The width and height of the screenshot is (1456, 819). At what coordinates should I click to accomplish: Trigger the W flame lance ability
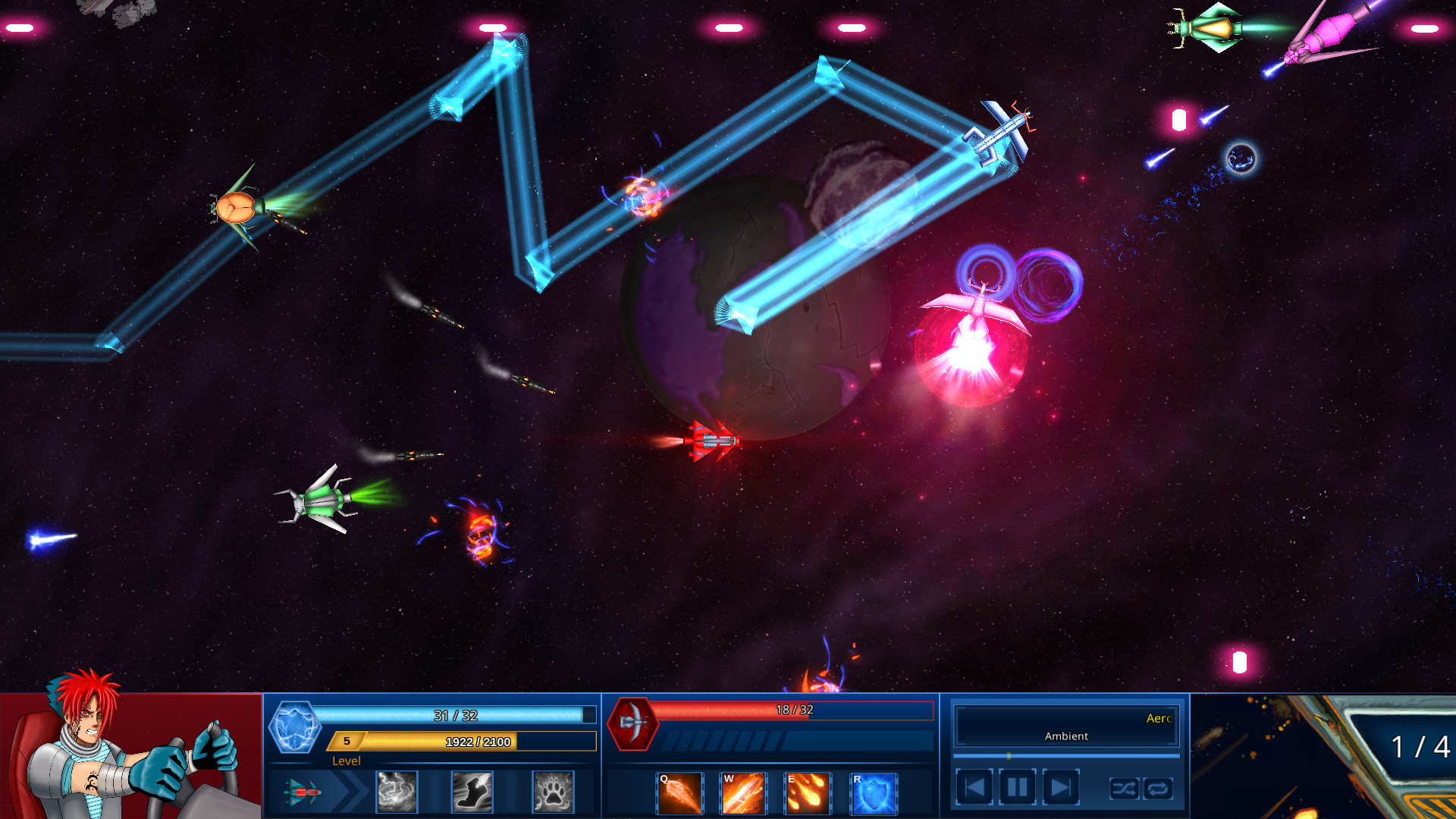pyautogui.click(x=743, y=792)
